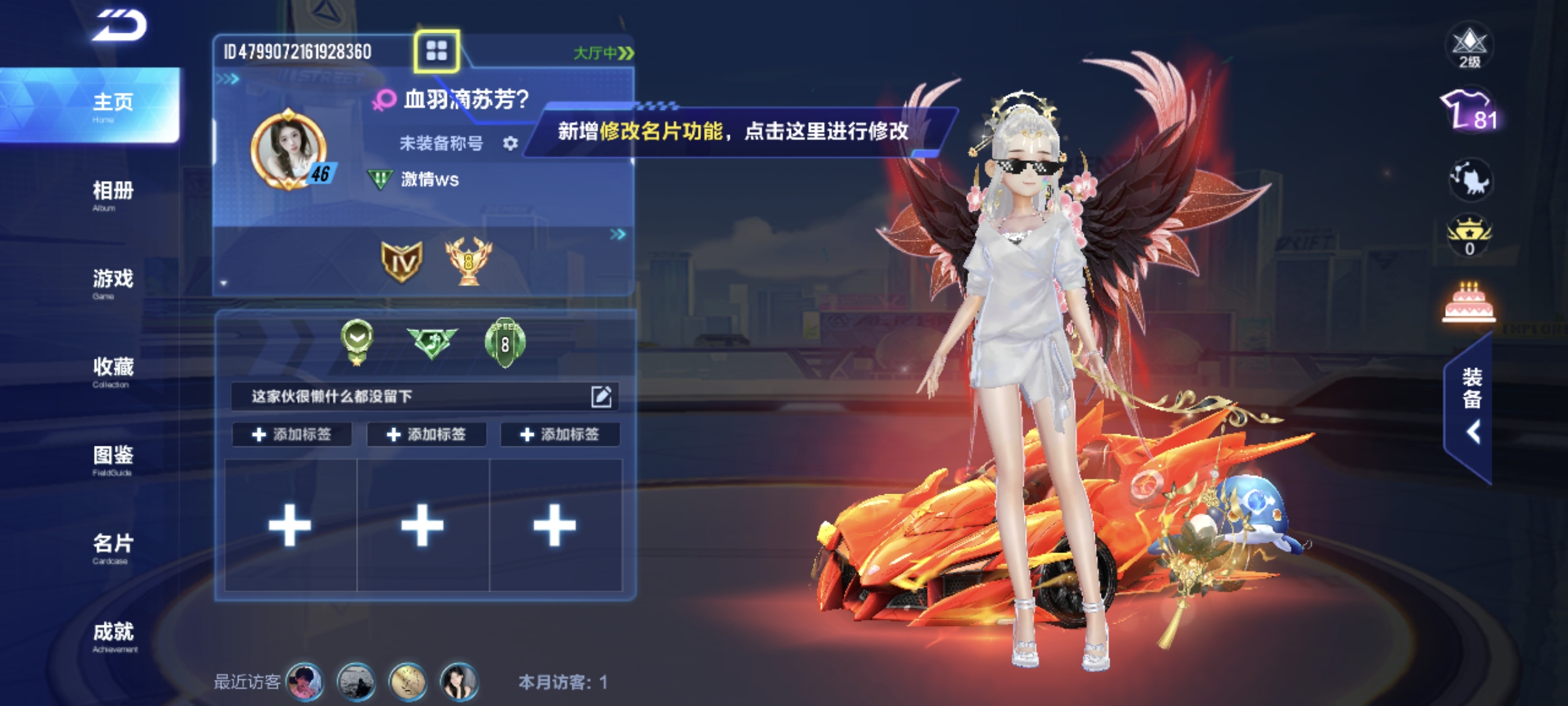Open the pet creature icon
Image resolution: width=1568 pixels, height=706 pixels.
pos(1469,178)
